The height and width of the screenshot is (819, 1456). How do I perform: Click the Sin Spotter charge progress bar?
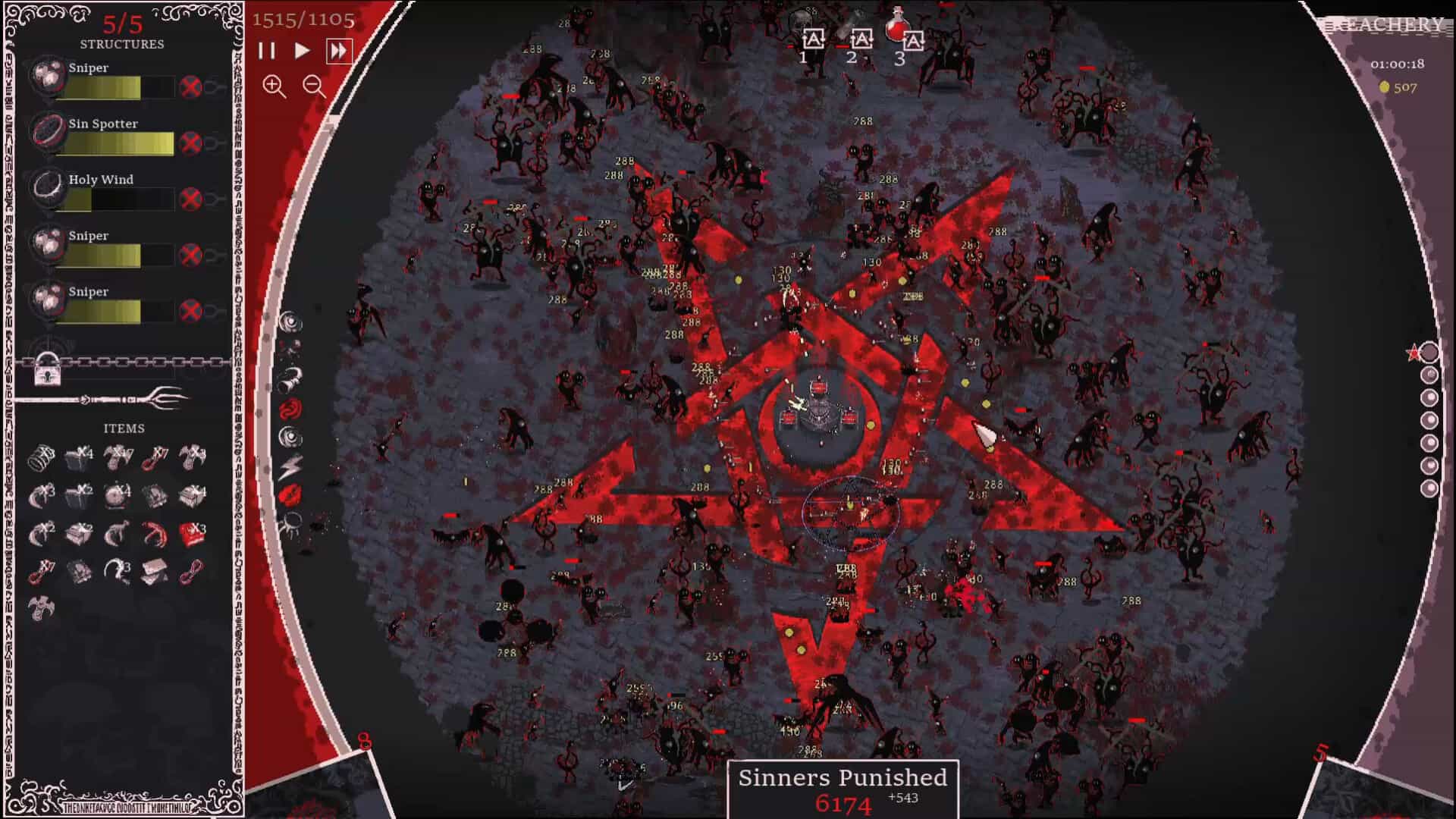click(118, 144)
